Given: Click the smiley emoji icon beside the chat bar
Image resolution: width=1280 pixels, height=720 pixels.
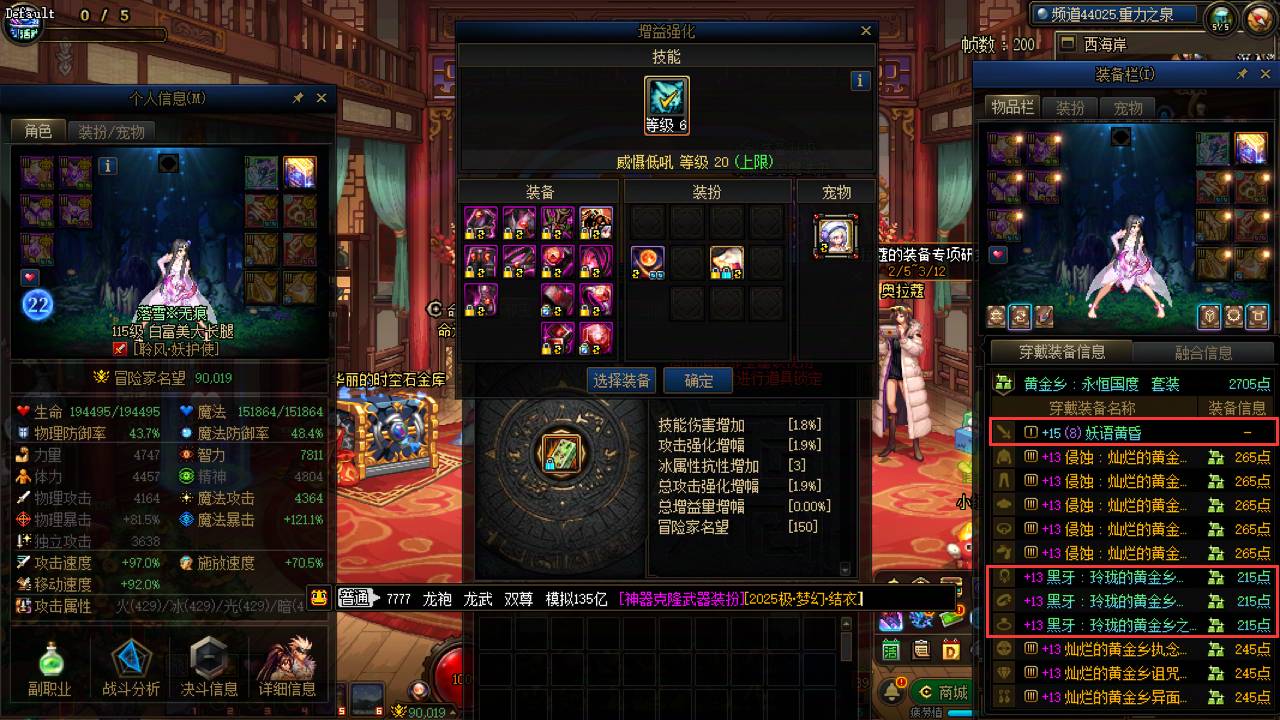Looking at the screenshot, I should pos(321,599).
